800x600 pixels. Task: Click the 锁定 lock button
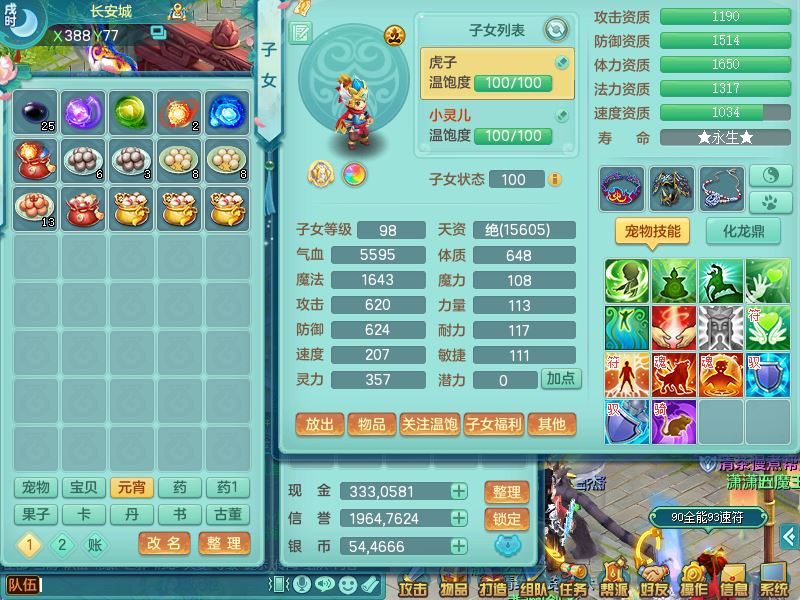[507, 519]
